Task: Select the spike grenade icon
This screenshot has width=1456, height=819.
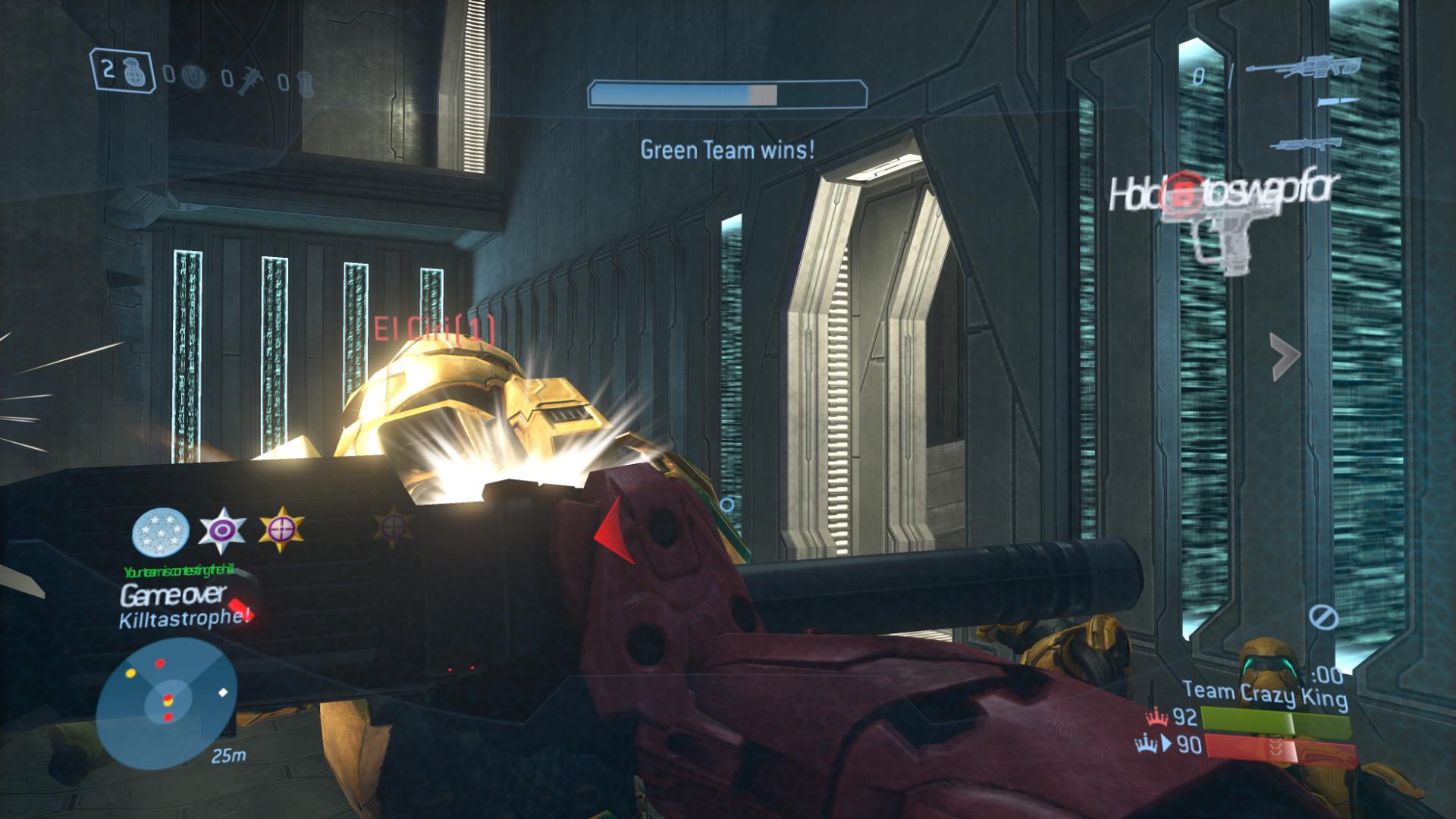Action: (x=251, y=78)
